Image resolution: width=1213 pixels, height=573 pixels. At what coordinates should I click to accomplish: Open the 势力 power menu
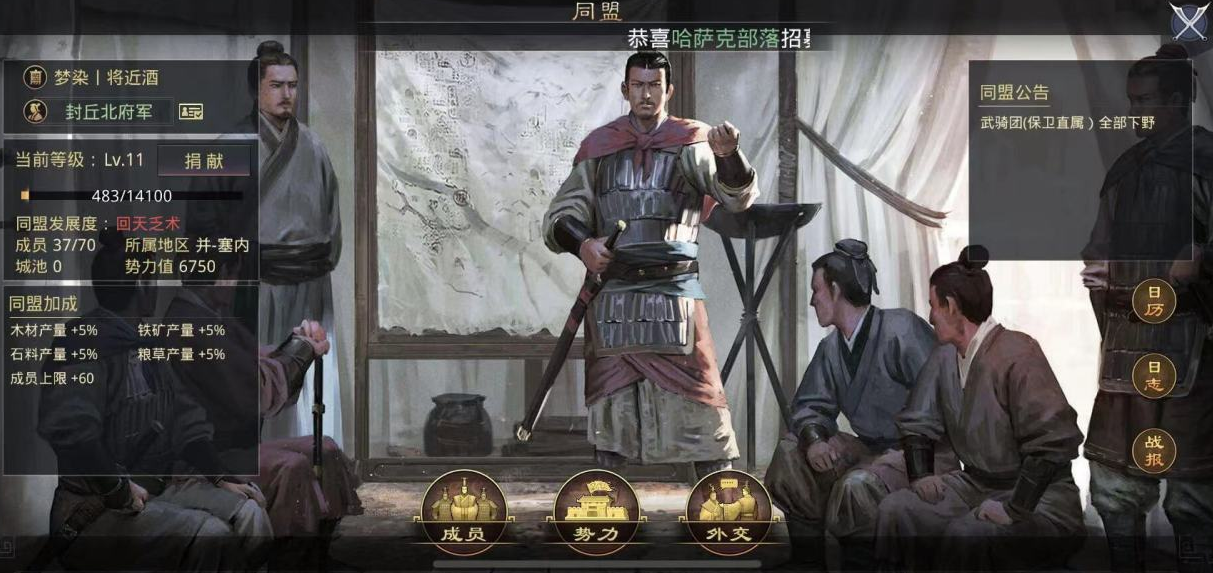(596, 512)
